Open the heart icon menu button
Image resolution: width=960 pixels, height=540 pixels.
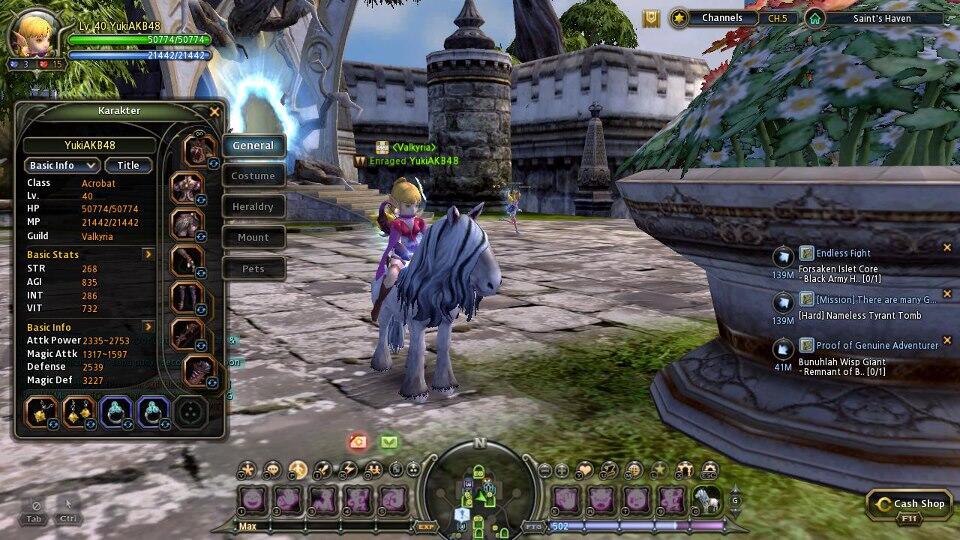pyautogui.click(x=585, y=469)
